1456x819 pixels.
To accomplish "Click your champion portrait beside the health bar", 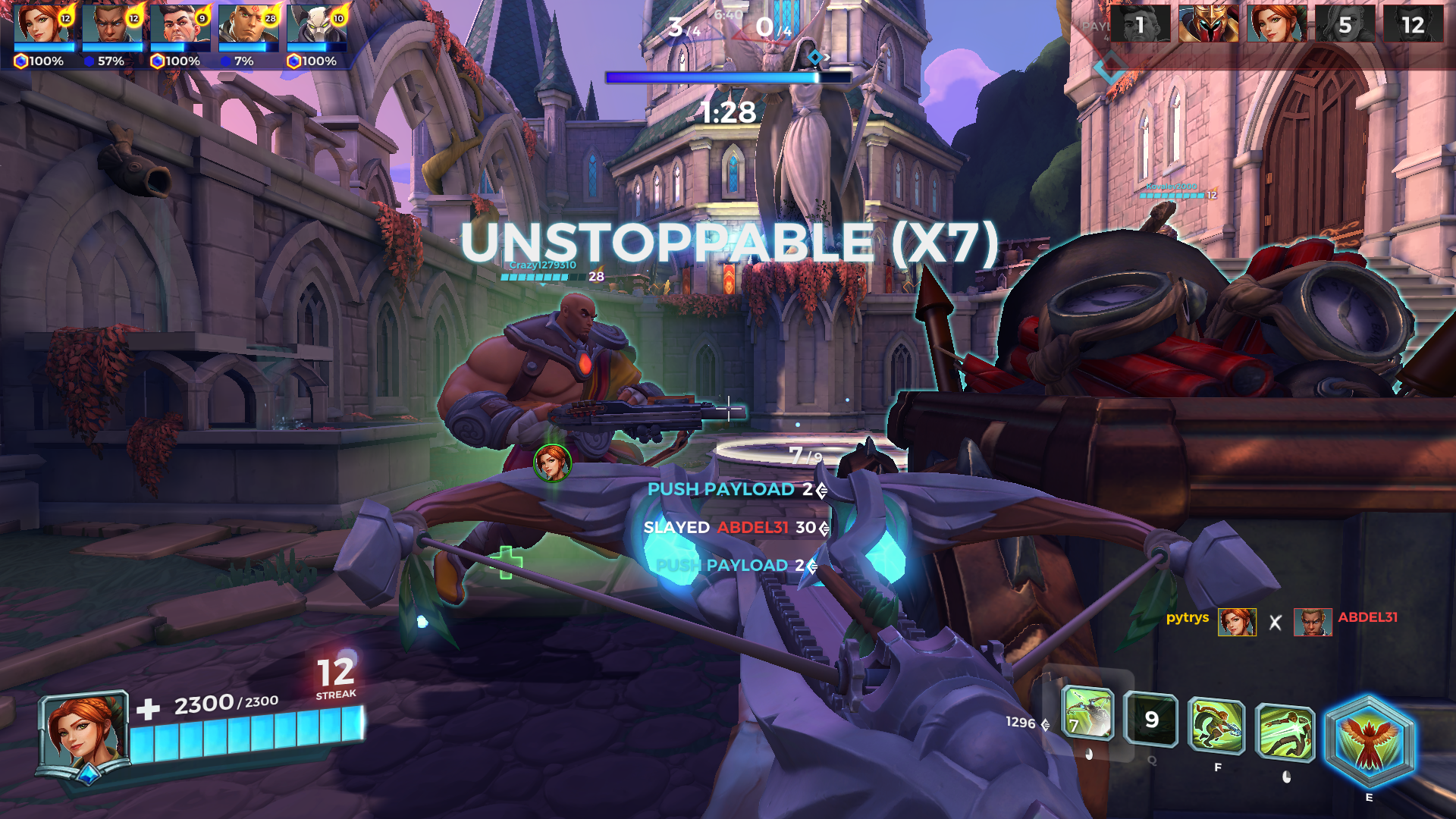I will [82, 733].
